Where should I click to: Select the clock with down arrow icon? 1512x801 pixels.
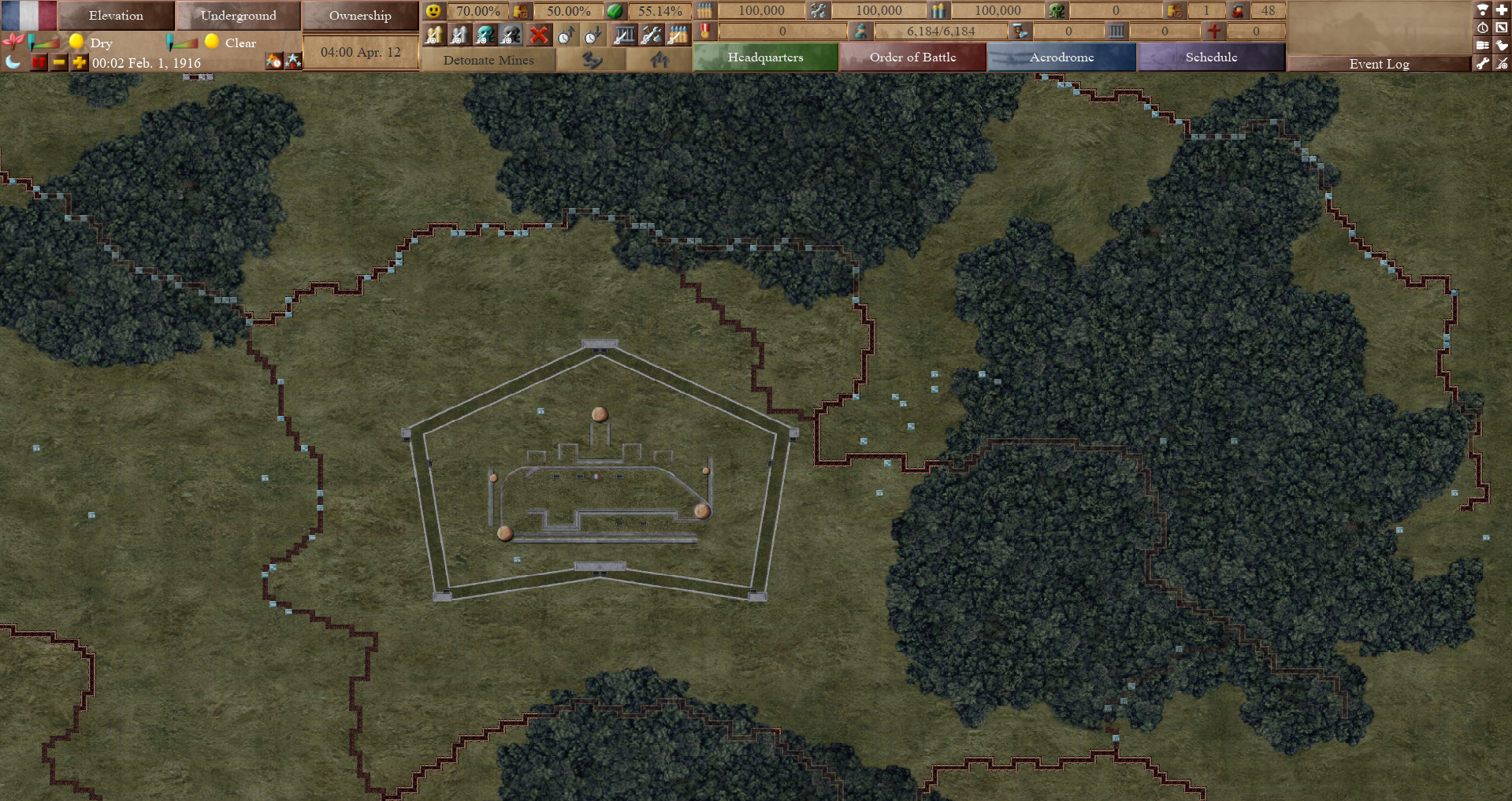pyautogui.click(x=593, y=33)
